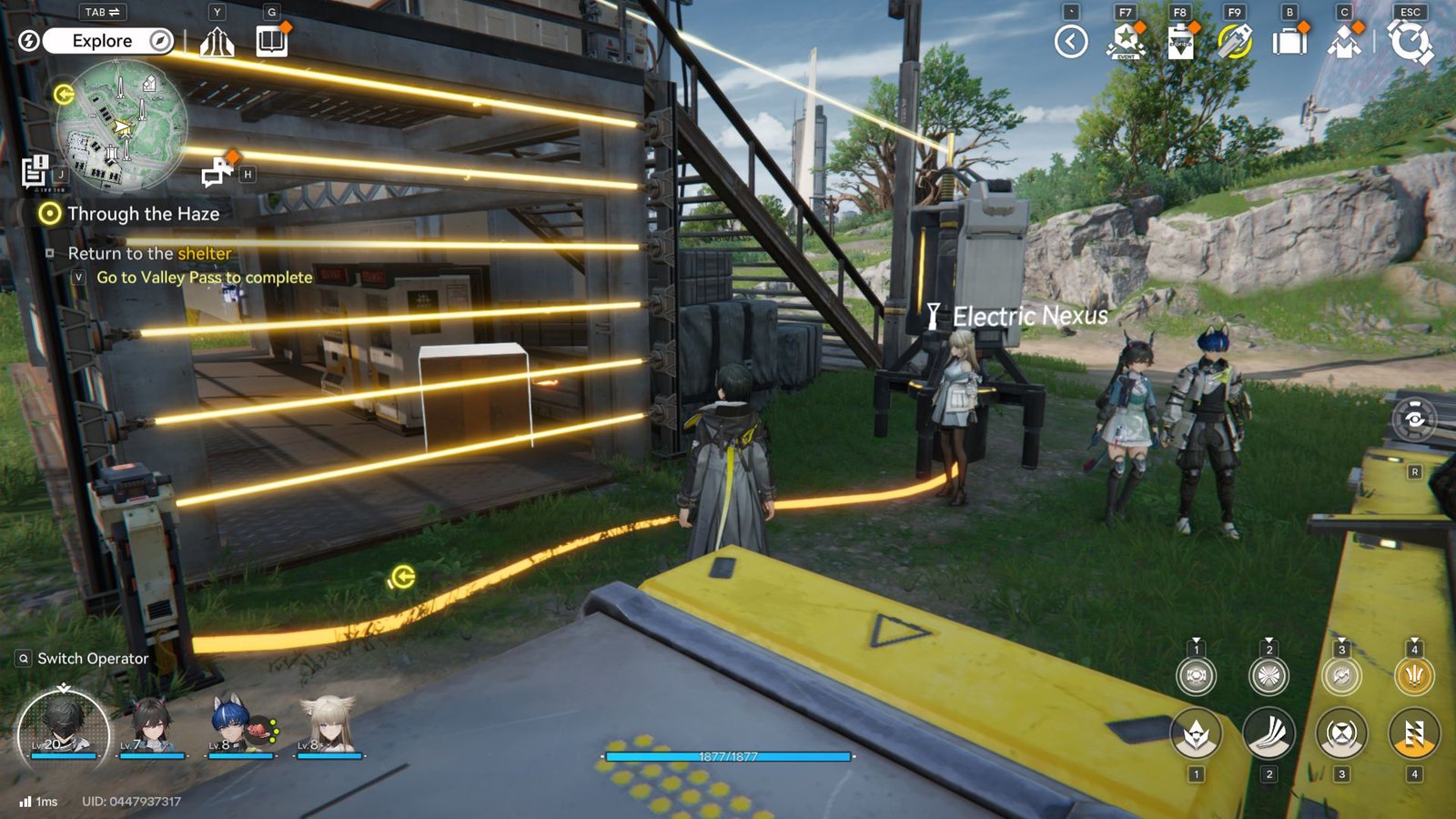Image resolution: width=1456 pixels, height=819 pixels.
Task: Toggle the Explore mode switch
Action: [107, 41]
